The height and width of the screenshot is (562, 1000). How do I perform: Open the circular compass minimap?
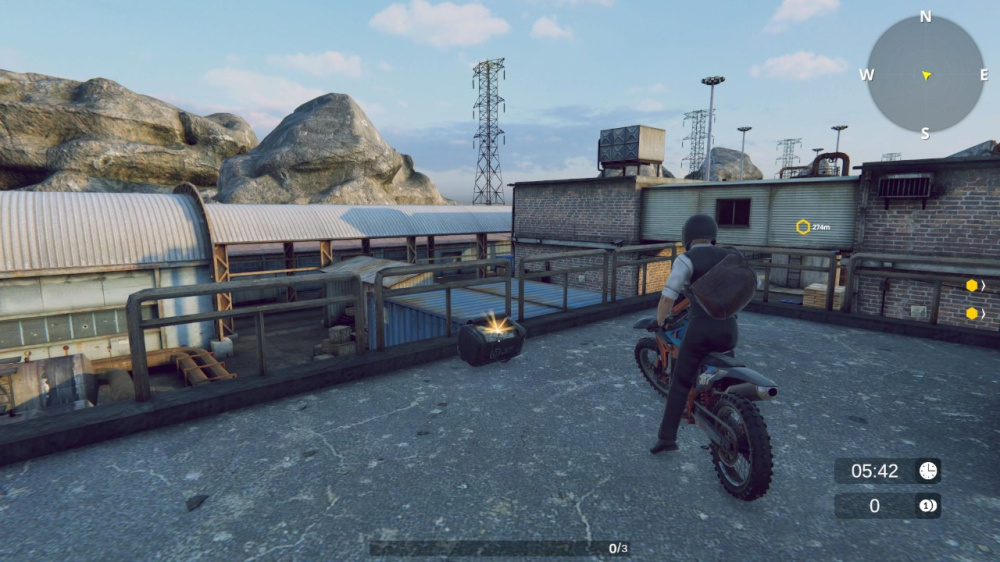(x=925, y=74)
